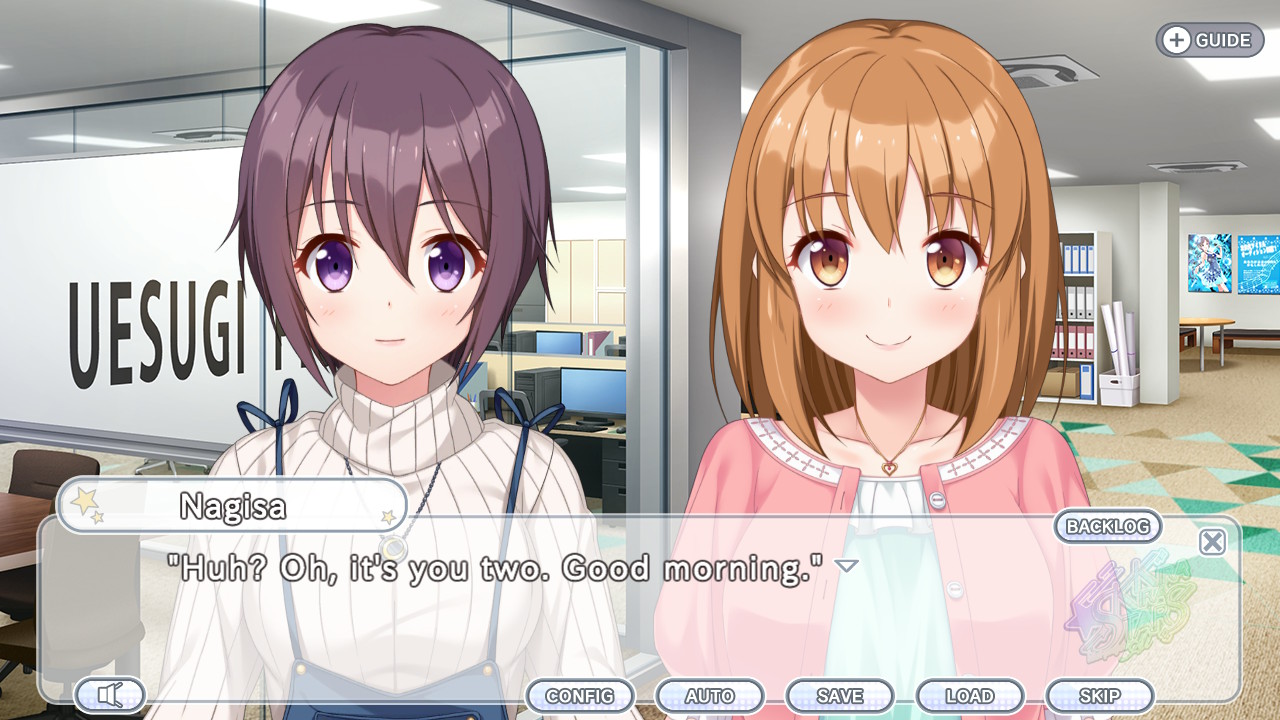
Task: Enable AUTO read mode
Action: pyautogui.click(x=711, y=696)
